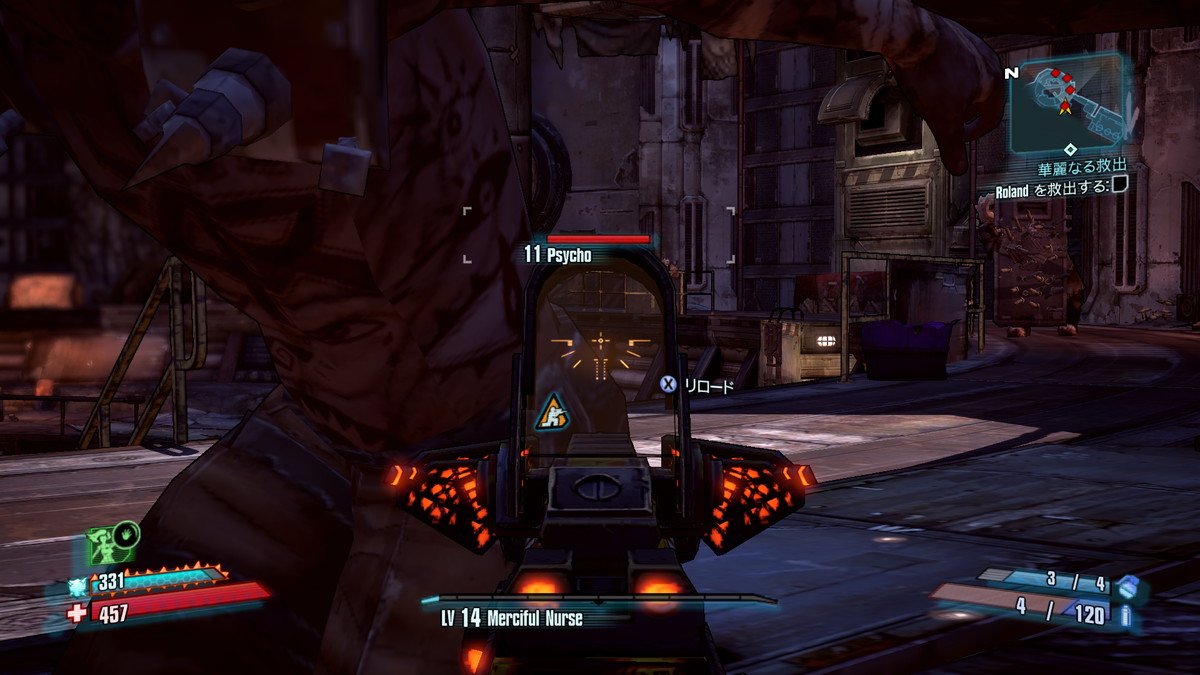Image resolution: width=1200 pixels, height=675 pixels.
Task: Click the green action skill icon
Action: (x=104, y=547)
